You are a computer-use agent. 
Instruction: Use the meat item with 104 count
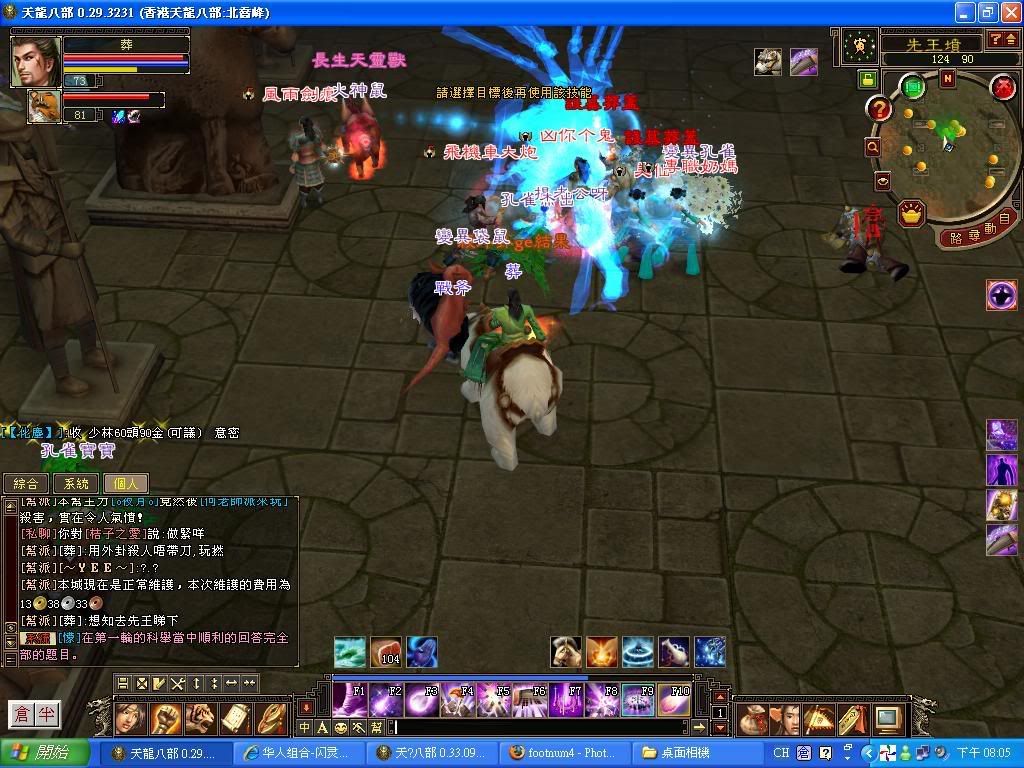(386, 651)
